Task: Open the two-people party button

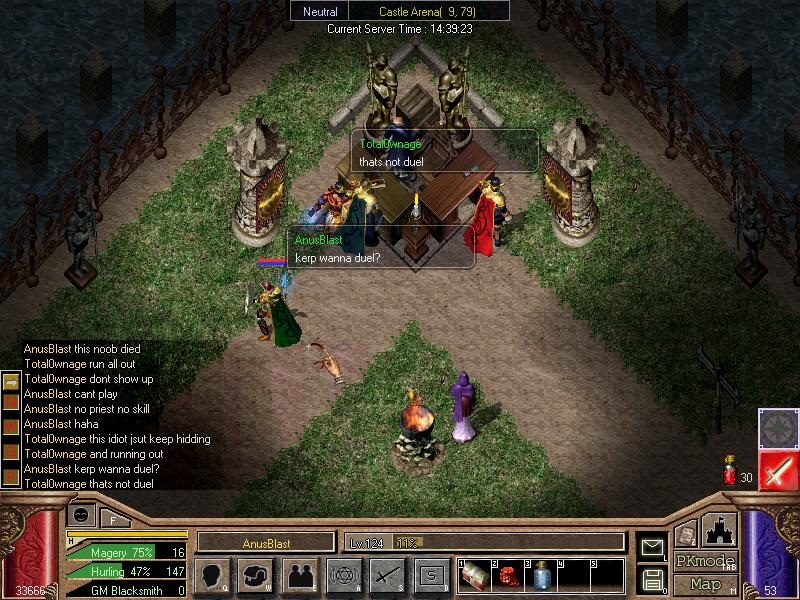Action: 298,575
